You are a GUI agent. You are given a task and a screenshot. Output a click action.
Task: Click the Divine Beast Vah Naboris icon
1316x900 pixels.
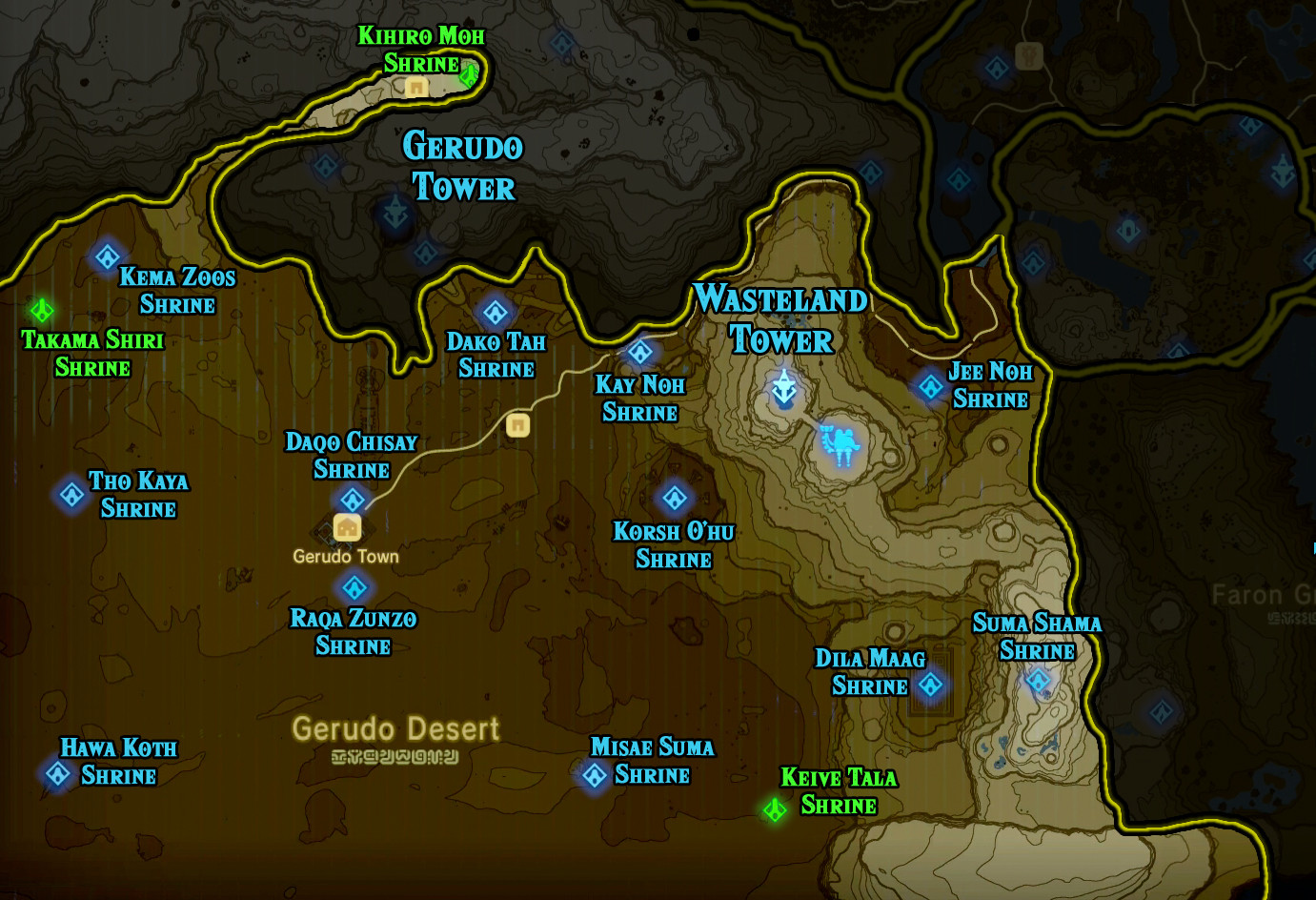point(840,443)
